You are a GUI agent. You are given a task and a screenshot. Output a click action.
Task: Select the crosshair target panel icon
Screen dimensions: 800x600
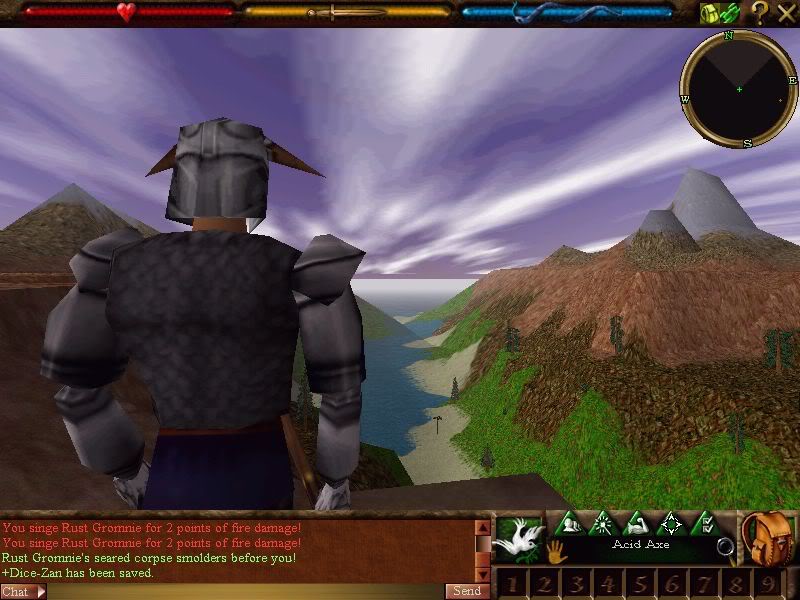(670, 523)
